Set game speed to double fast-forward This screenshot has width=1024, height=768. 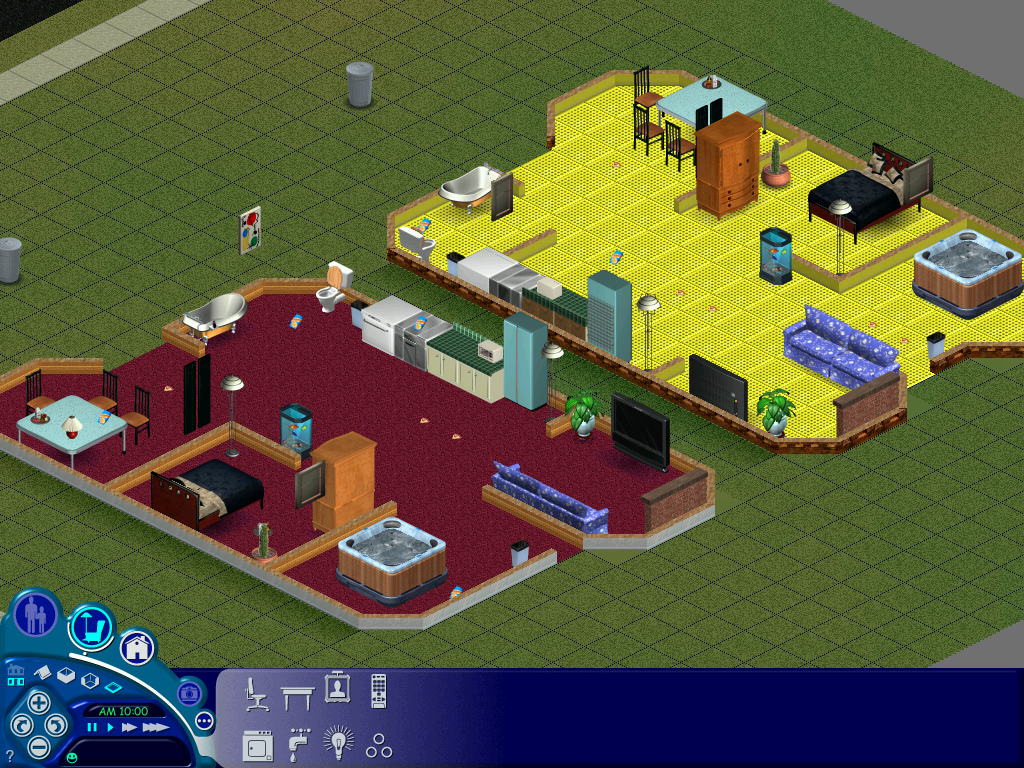point(129,728)
